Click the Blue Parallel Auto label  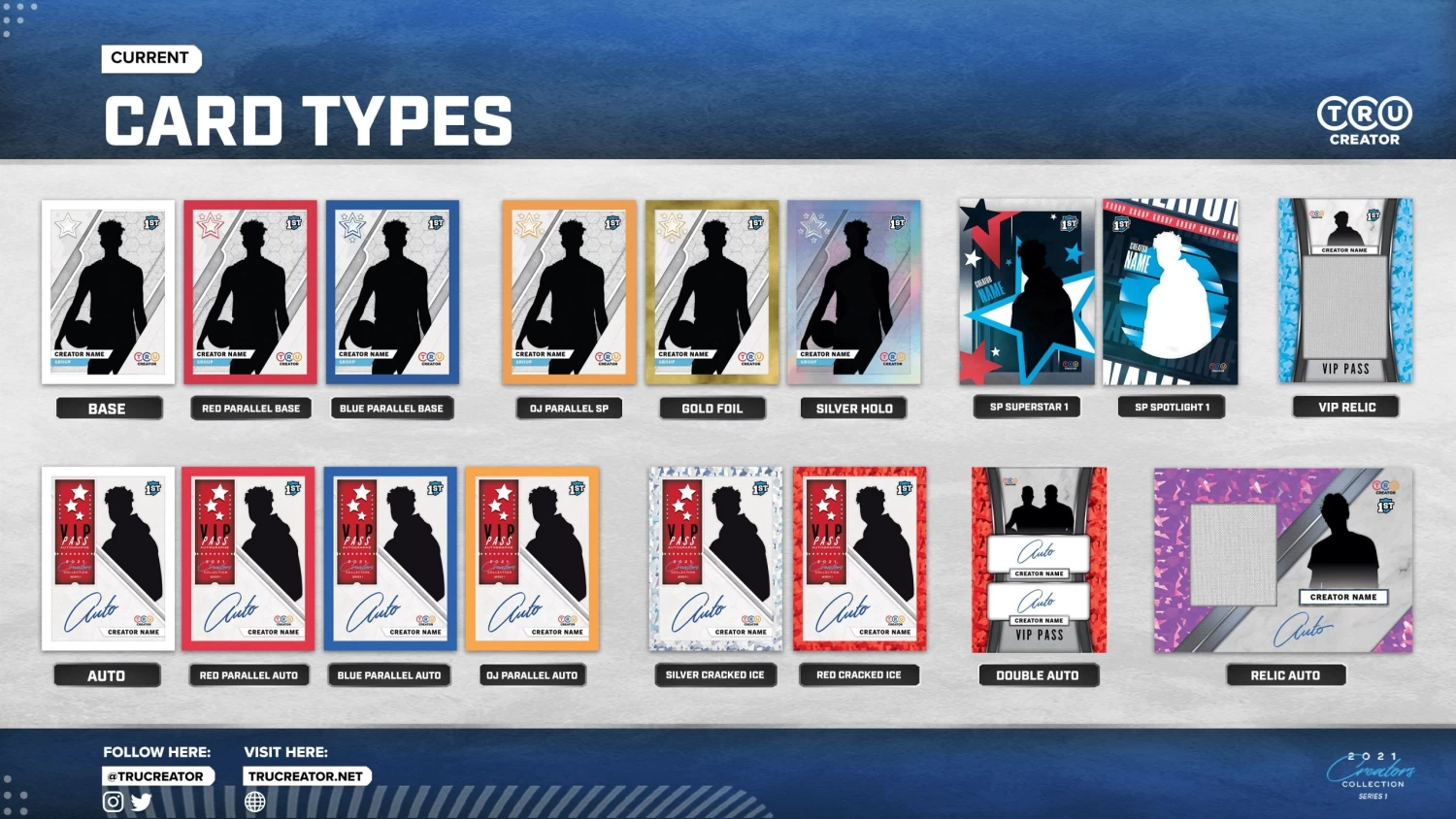click(x=389, y=675)
